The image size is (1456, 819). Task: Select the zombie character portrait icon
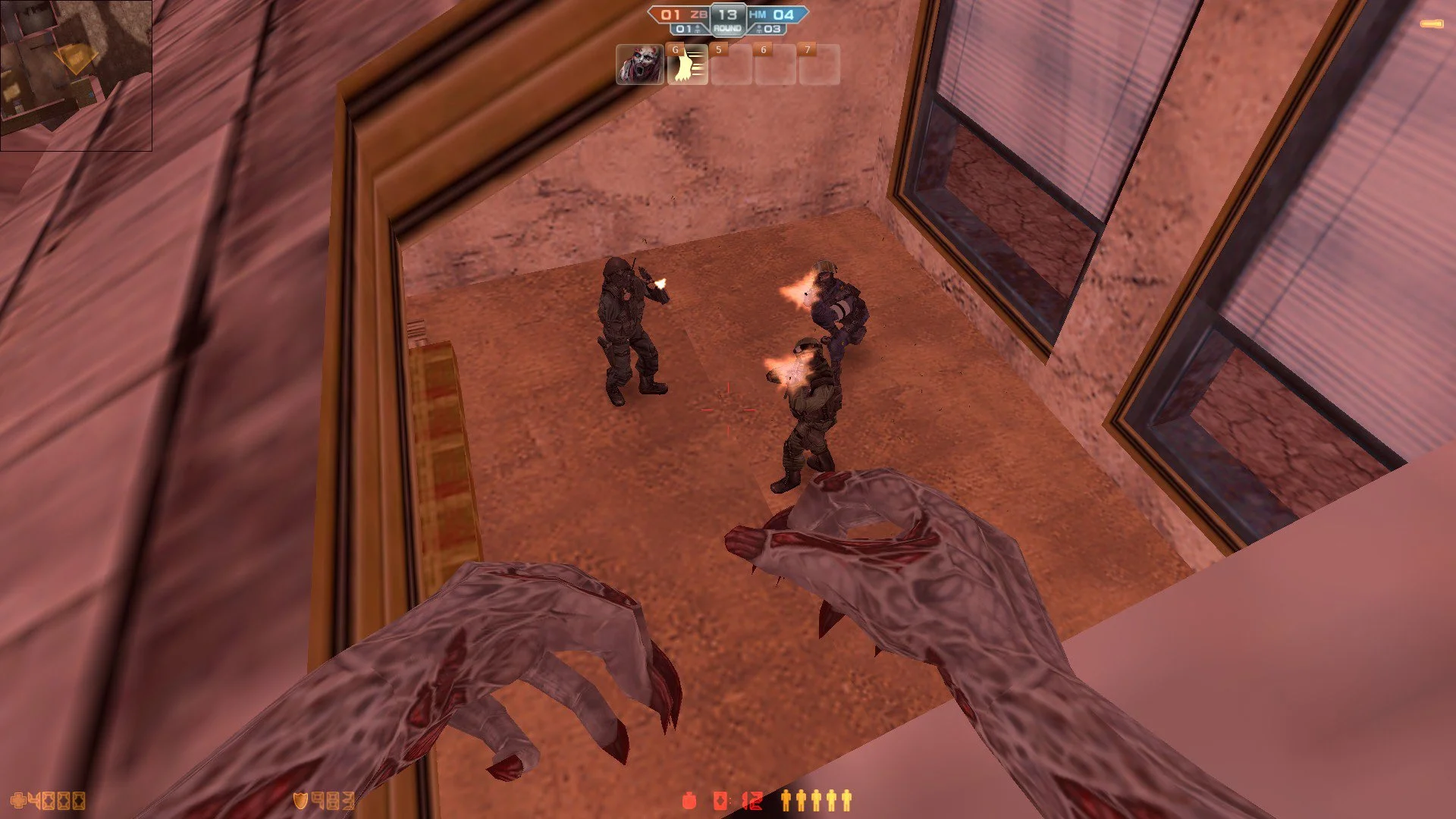[x=639, y=66]
